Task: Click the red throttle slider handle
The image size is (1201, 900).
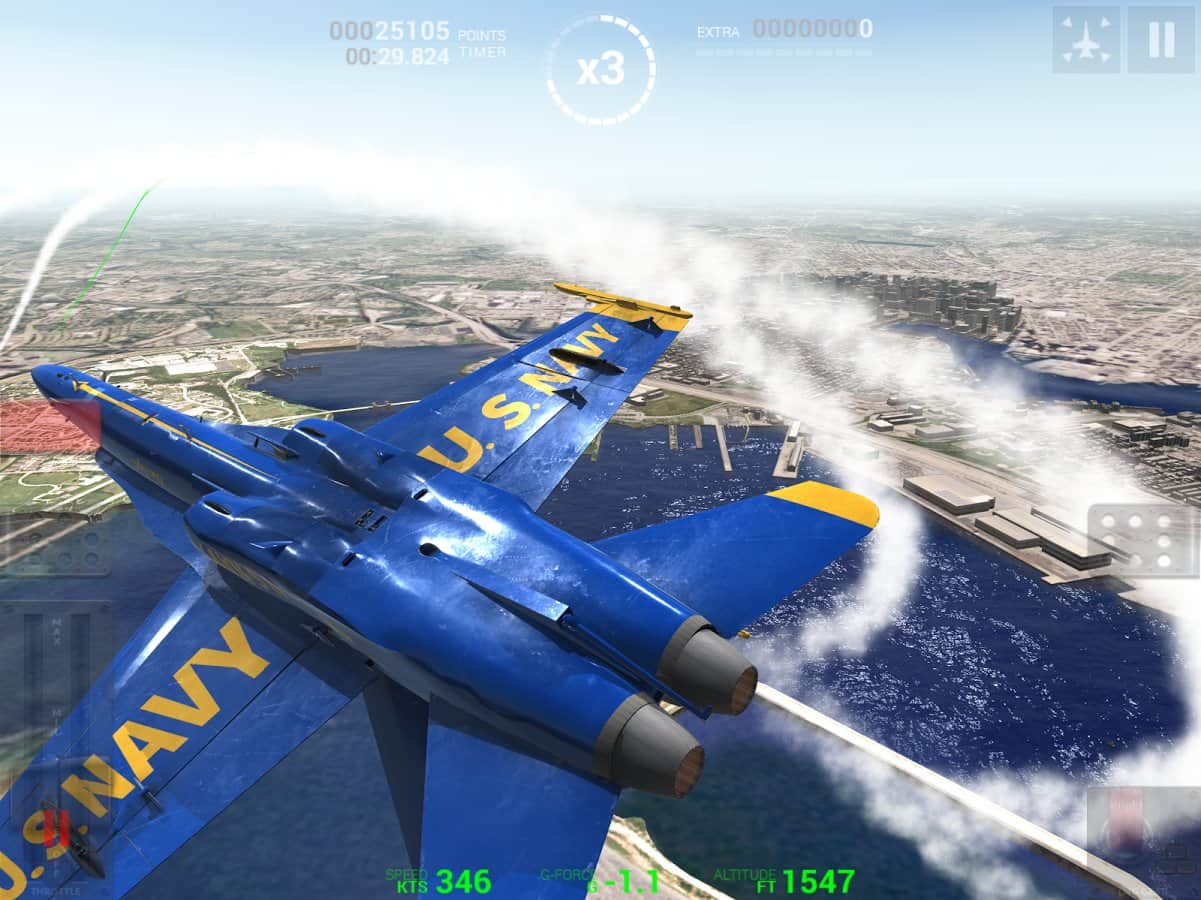Action: [57, 829]
